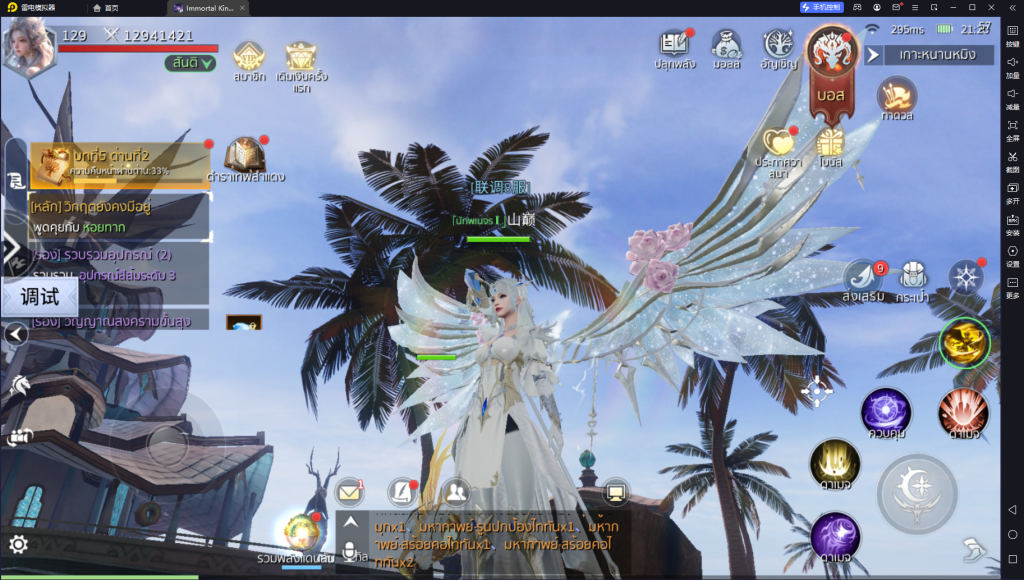Open the อัญเชิญ summon tree icon
Image resolution: width=1024 pixels, height=580 pixels.
click(779, 46)
